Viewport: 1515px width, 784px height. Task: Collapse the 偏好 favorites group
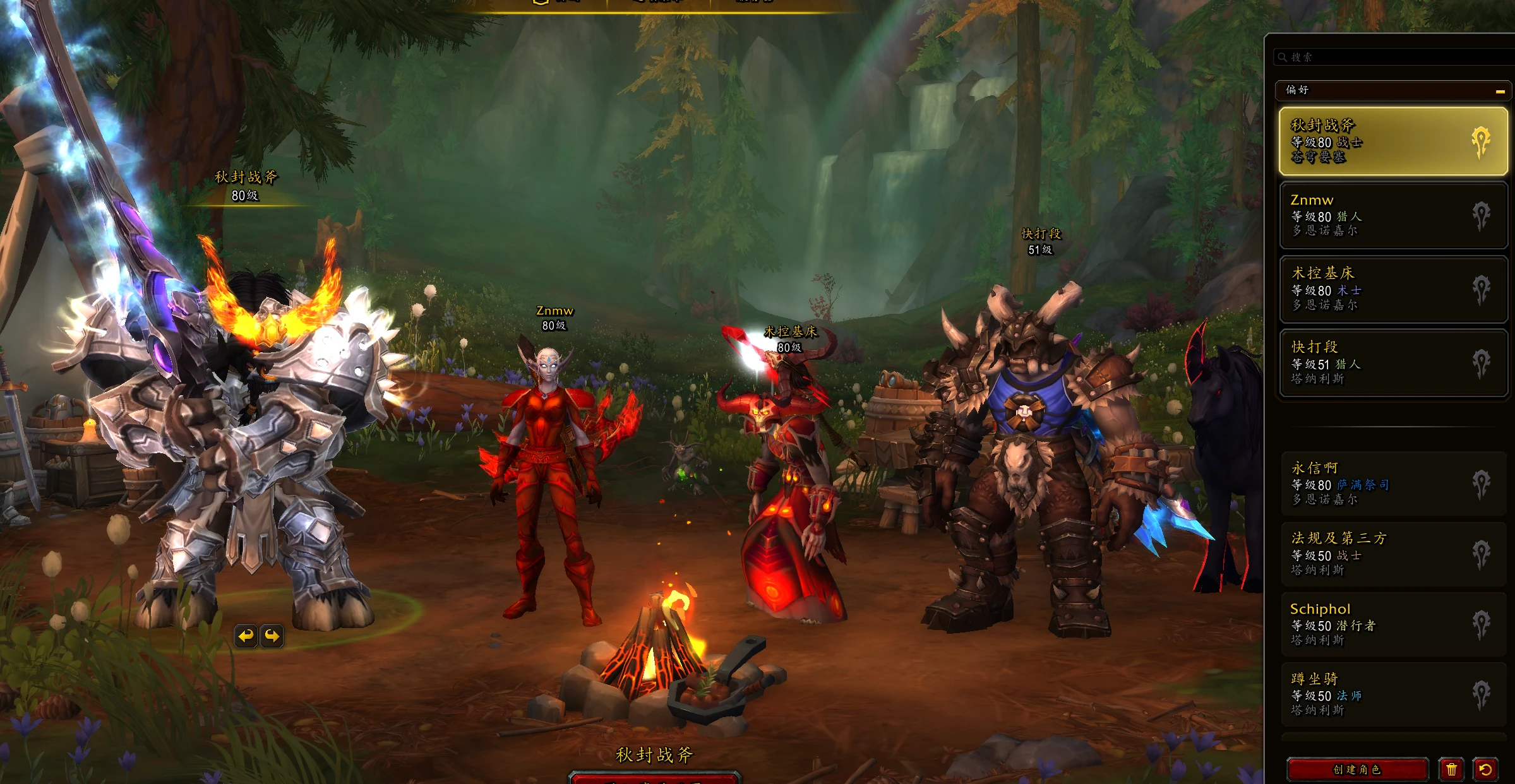tap(1500, 91)
